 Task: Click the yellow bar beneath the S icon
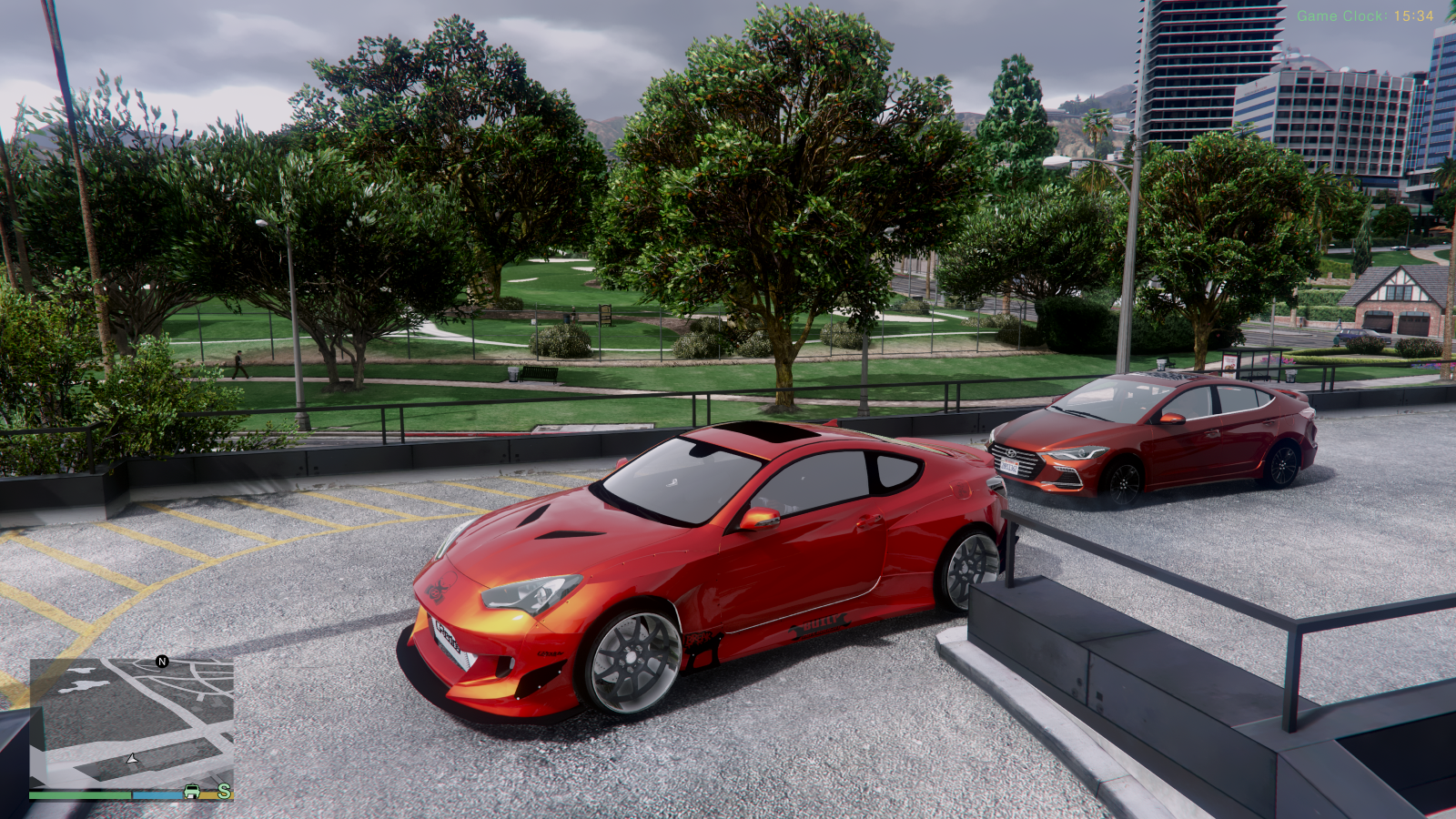208,794
